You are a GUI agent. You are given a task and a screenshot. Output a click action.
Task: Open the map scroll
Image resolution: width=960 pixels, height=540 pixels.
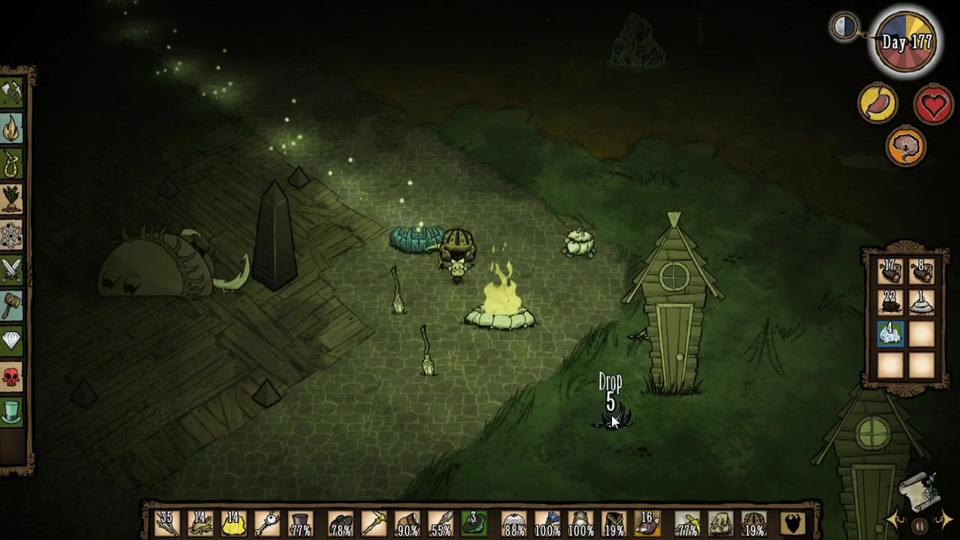[x=917, y=490]
